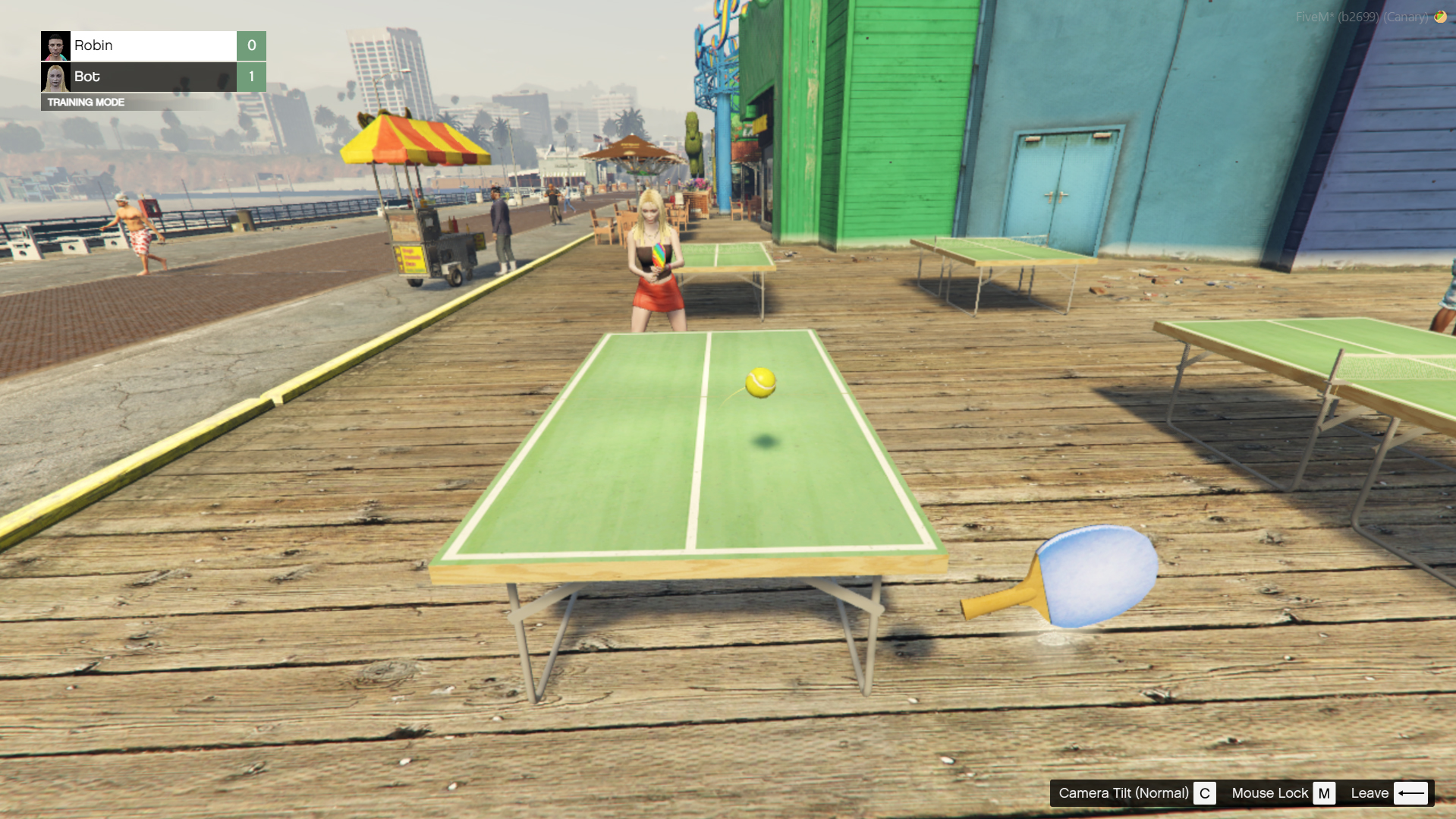Select Robin's row in the scoreboard
Viewport: 1456px width, 819px height.
(153, 46)
